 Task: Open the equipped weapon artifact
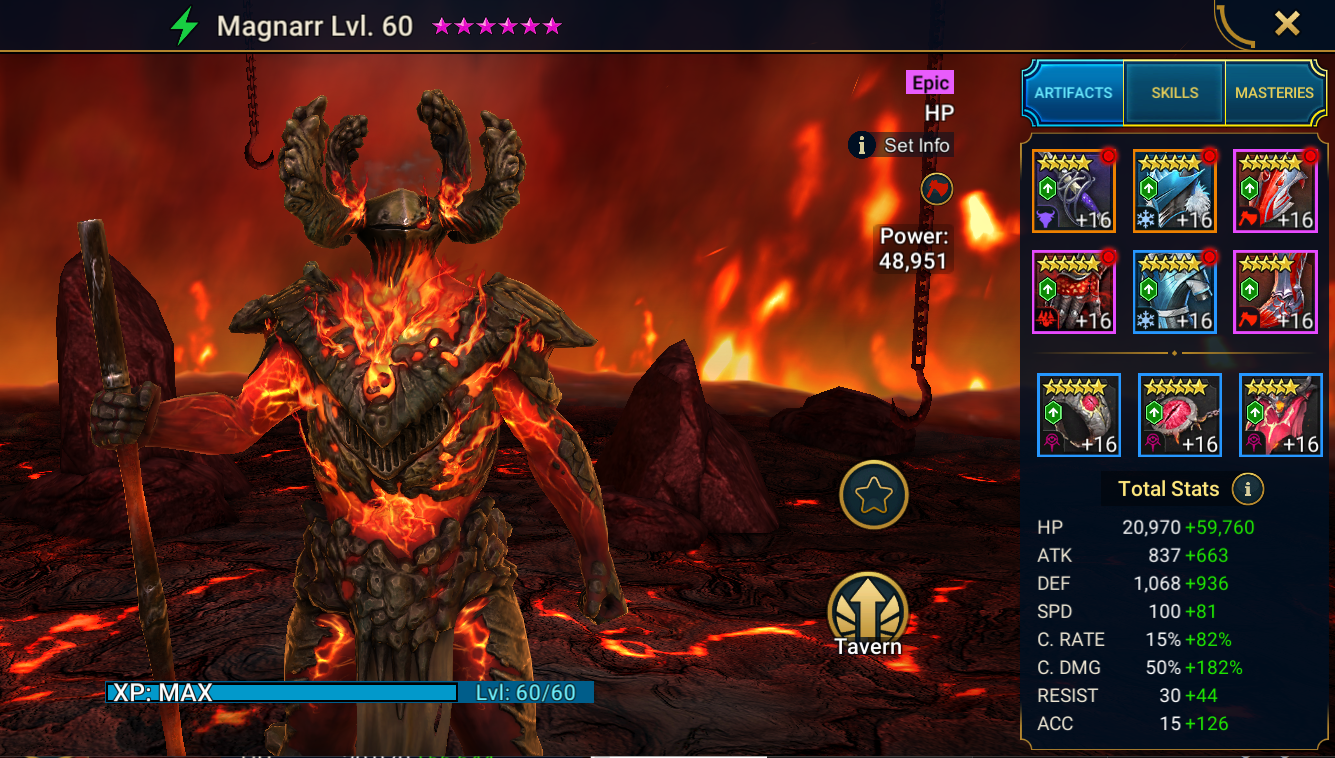click(1073, 190)
